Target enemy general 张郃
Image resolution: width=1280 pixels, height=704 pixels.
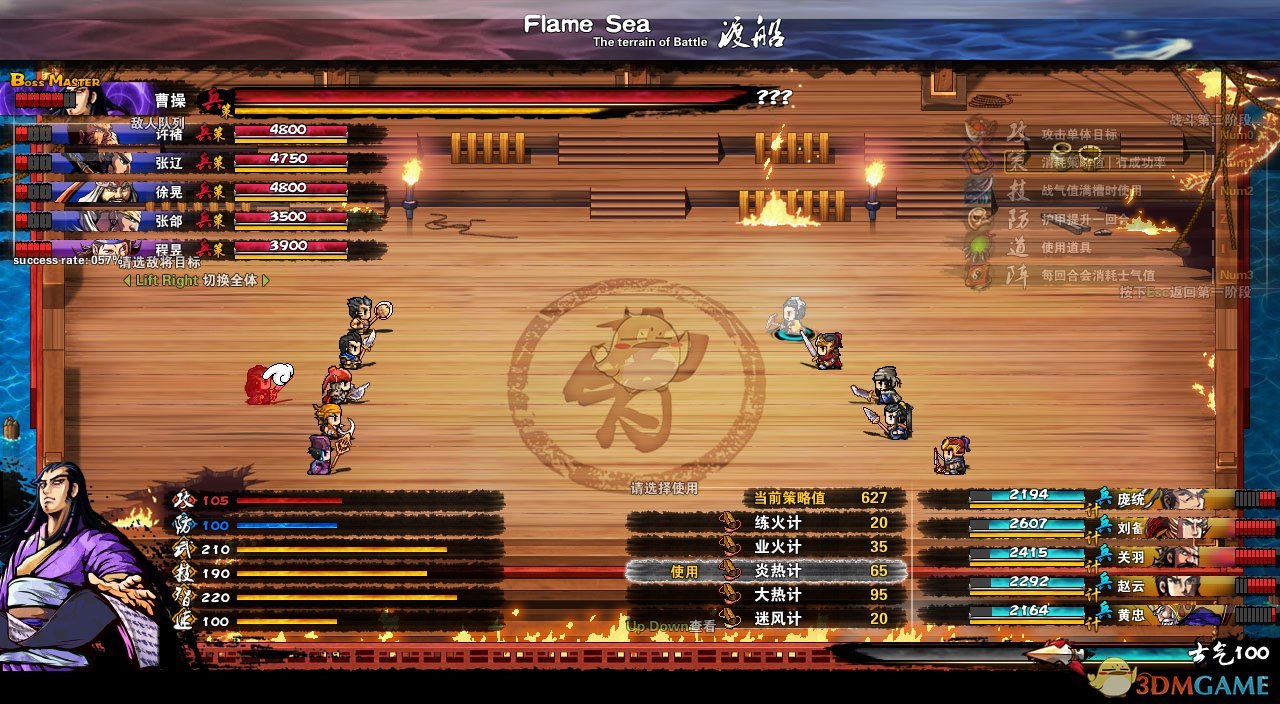click(x=170, y=219)
